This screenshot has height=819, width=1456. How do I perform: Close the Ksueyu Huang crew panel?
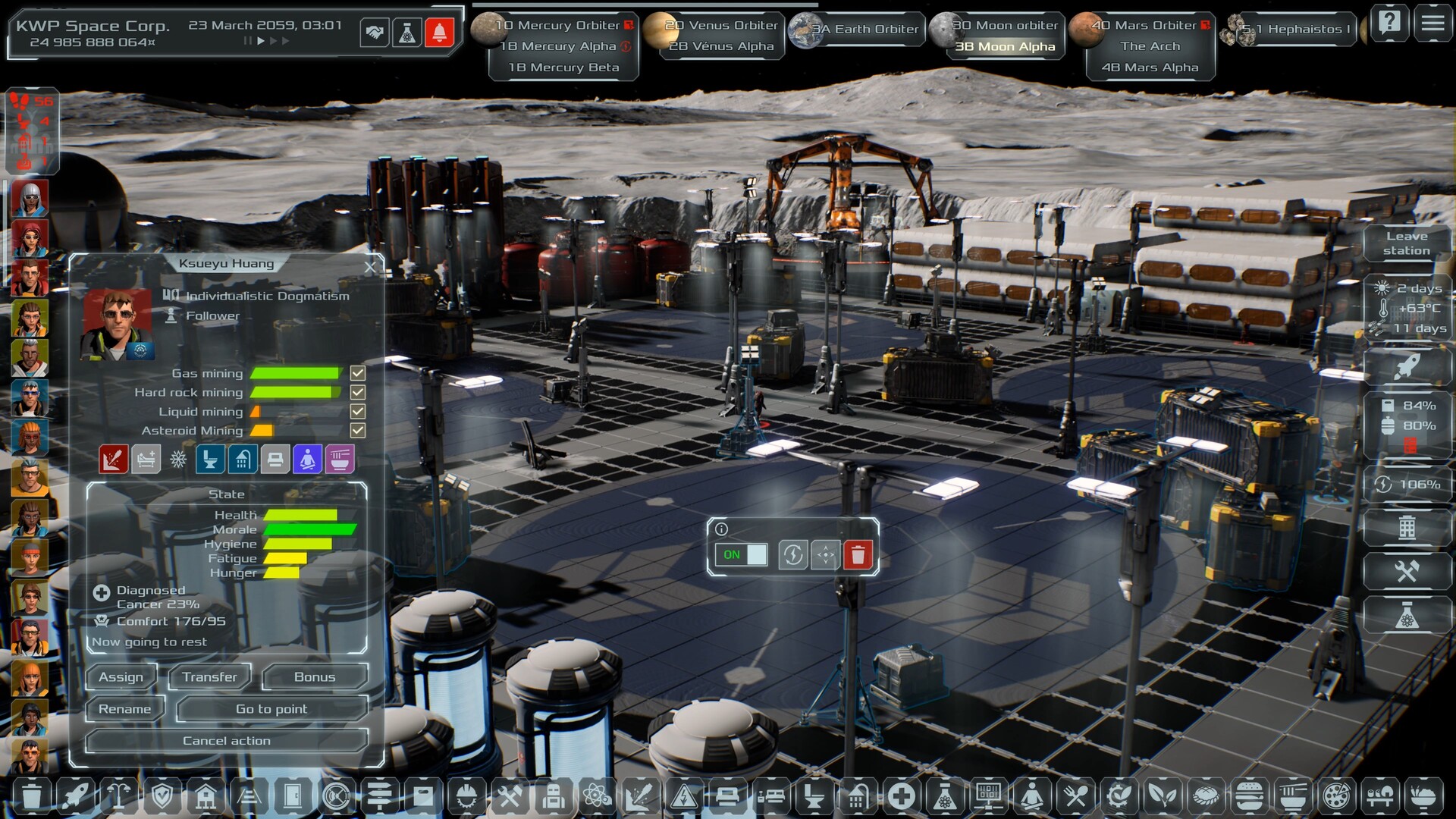370,267
